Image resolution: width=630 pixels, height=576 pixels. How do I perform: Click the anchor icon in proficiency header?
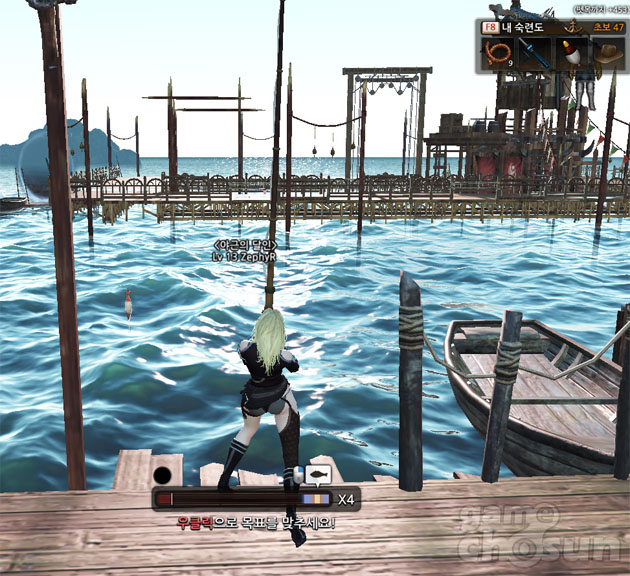click(574, 28)
